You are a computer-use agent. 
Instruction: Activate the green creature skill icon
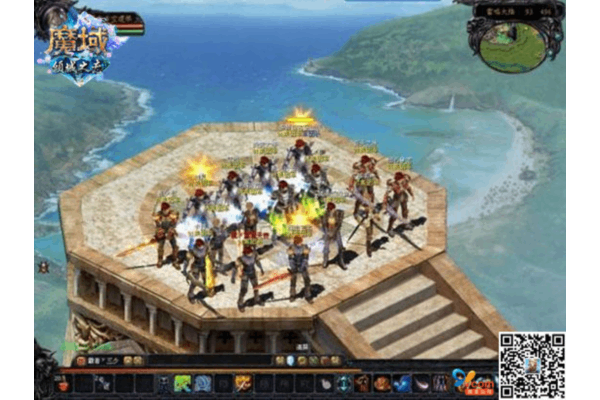point(183,383)
